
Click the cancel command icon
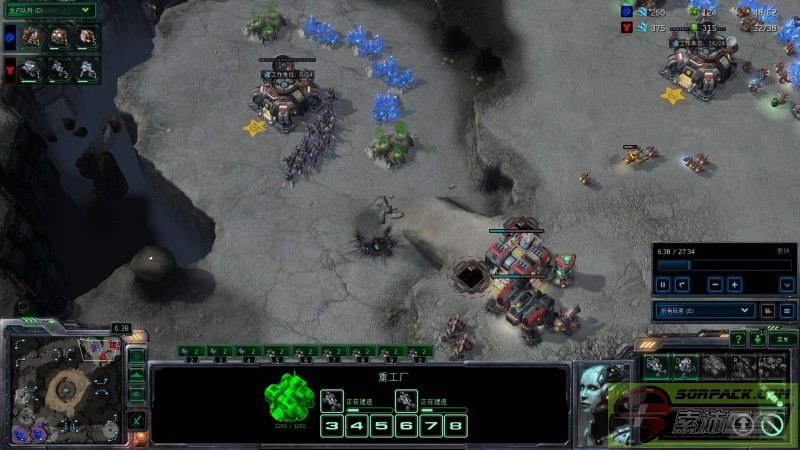(x=772, y=425)
